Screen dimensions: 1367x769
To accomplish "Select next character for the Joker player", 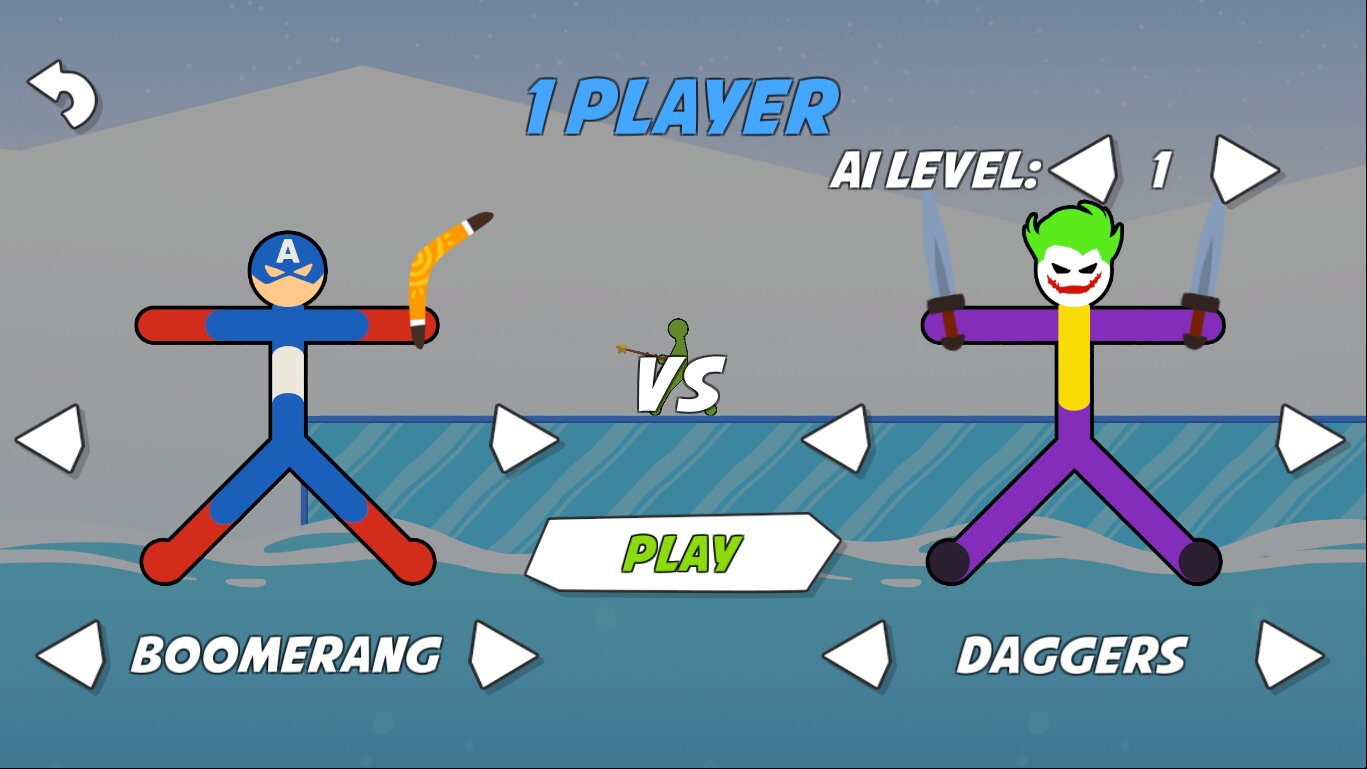I will pos(1310,438).
